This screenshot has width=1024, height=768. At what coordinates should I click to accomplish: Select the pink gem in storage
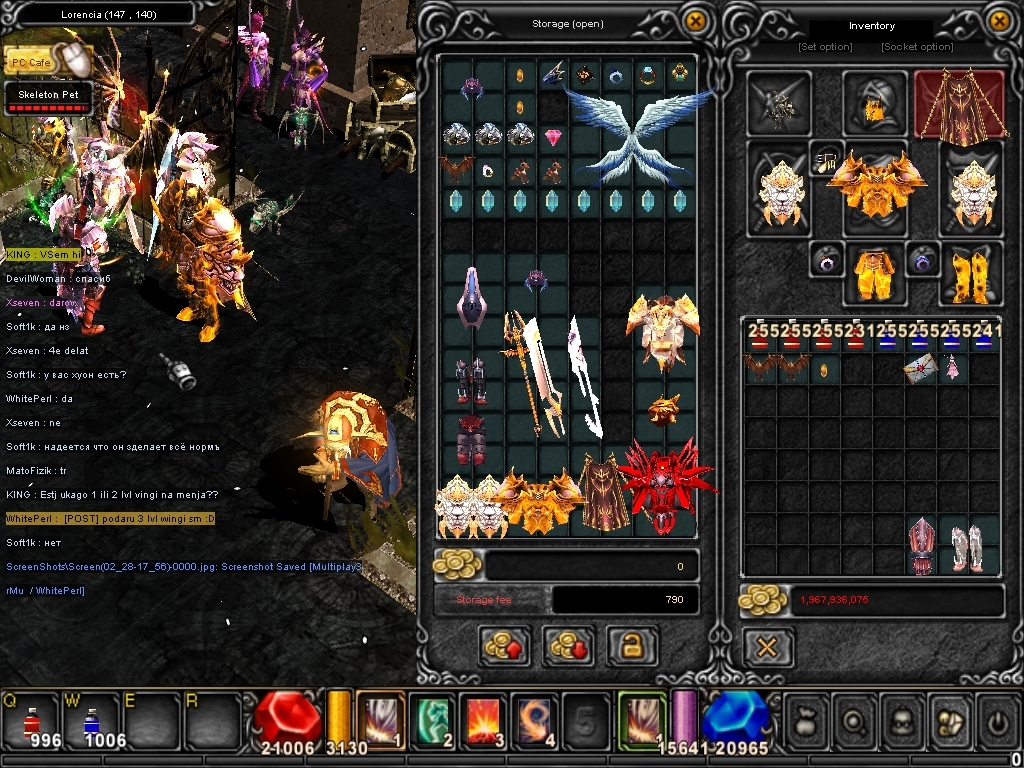tap(553, 138)
